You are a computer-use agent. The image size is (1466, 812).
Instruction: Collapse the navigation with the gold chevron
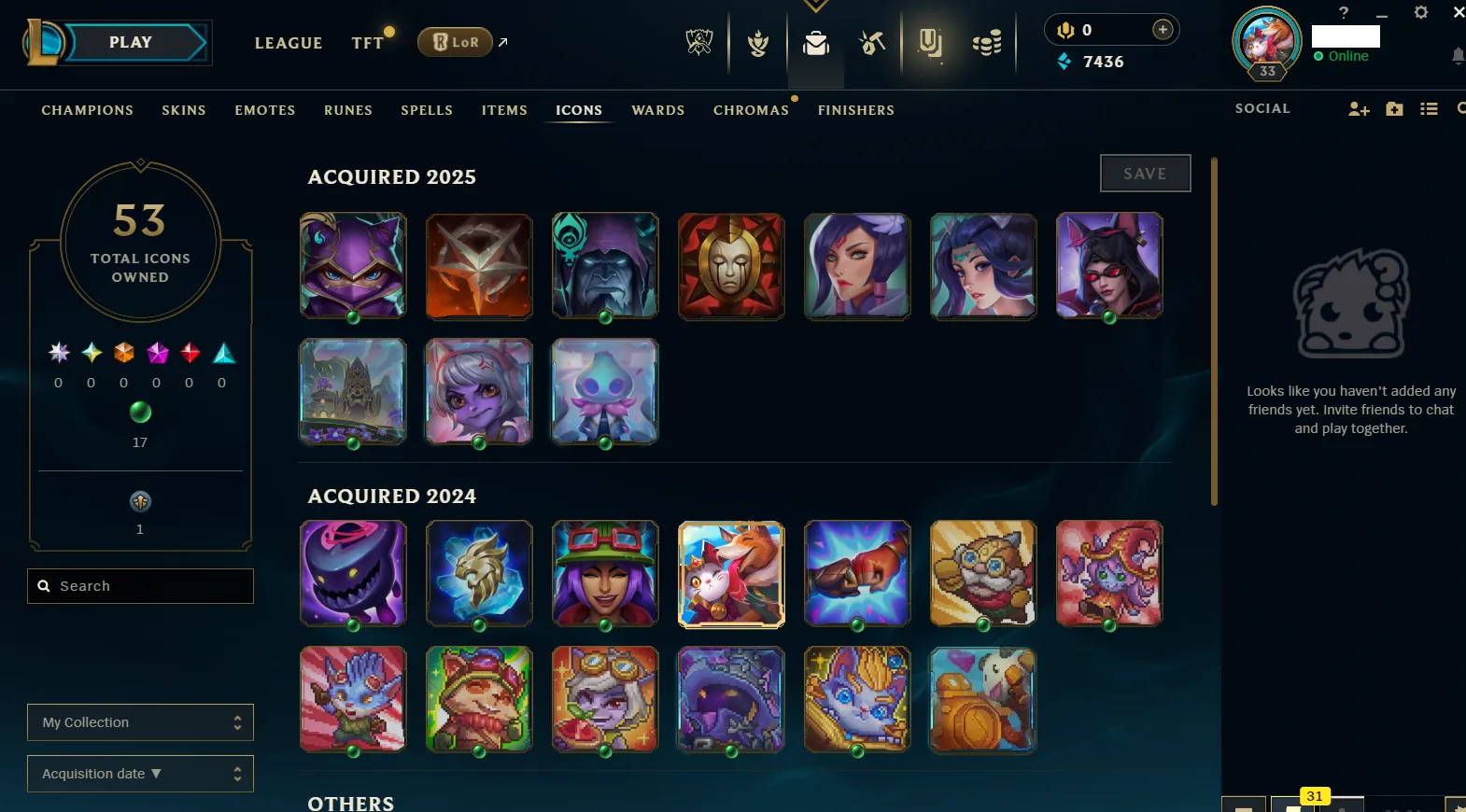pos(817,6)
